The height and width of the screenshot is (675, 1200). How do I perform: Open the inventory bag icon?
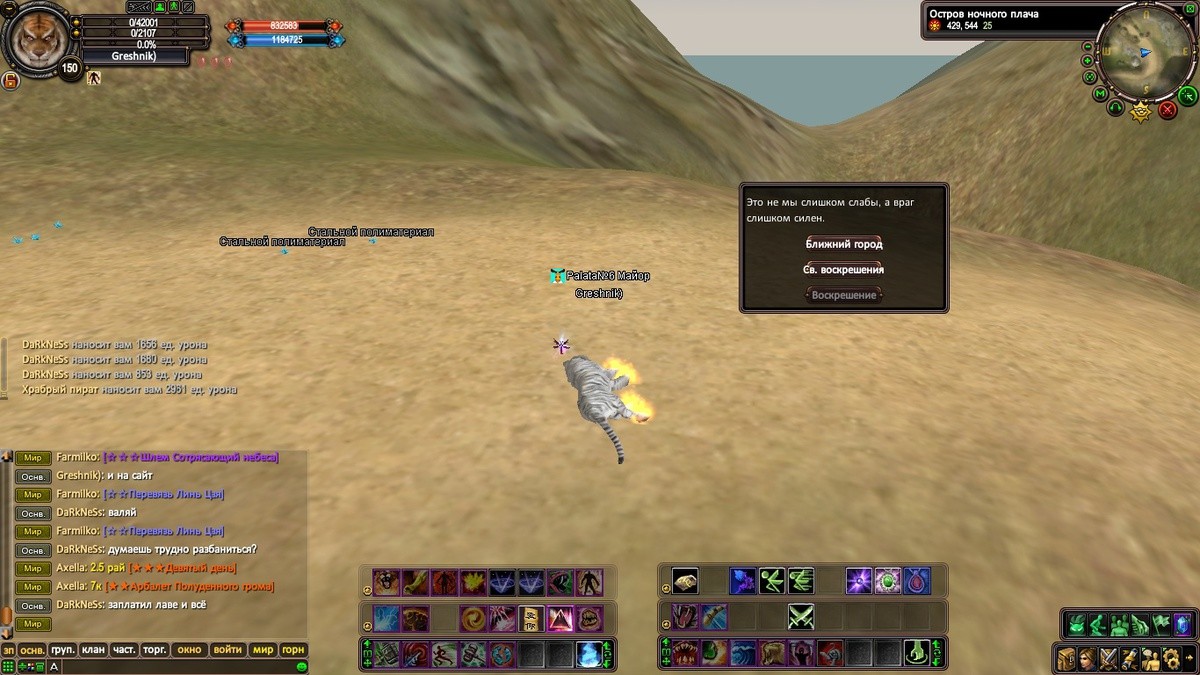coord(1066,659)
